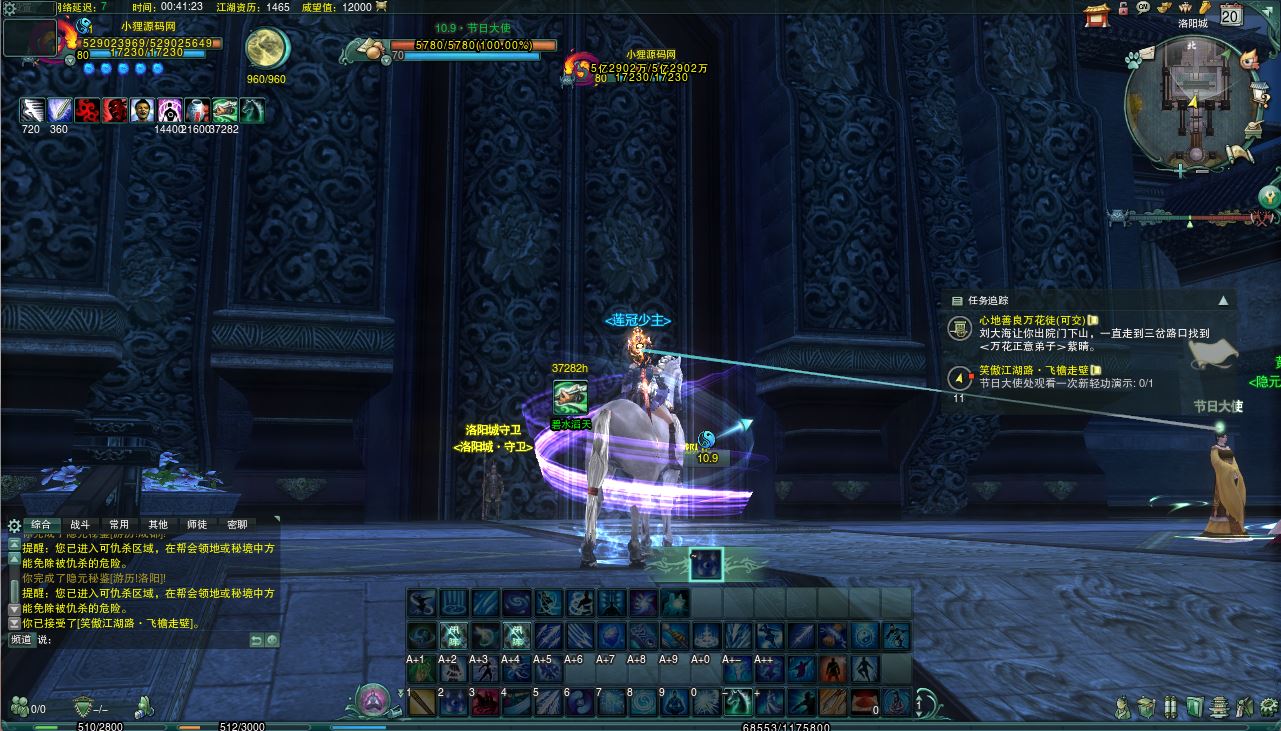
Task: Click the 频道 channel button
Action: pyautogui.click(x=21, y=639)
